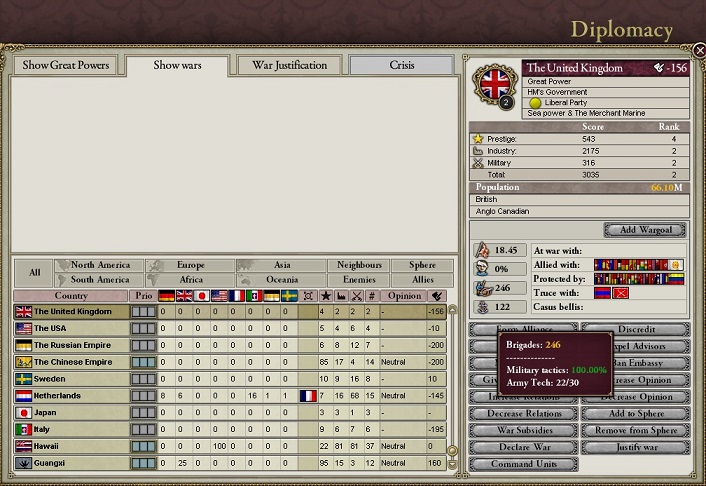Select the All countries filter

[34, 272]
